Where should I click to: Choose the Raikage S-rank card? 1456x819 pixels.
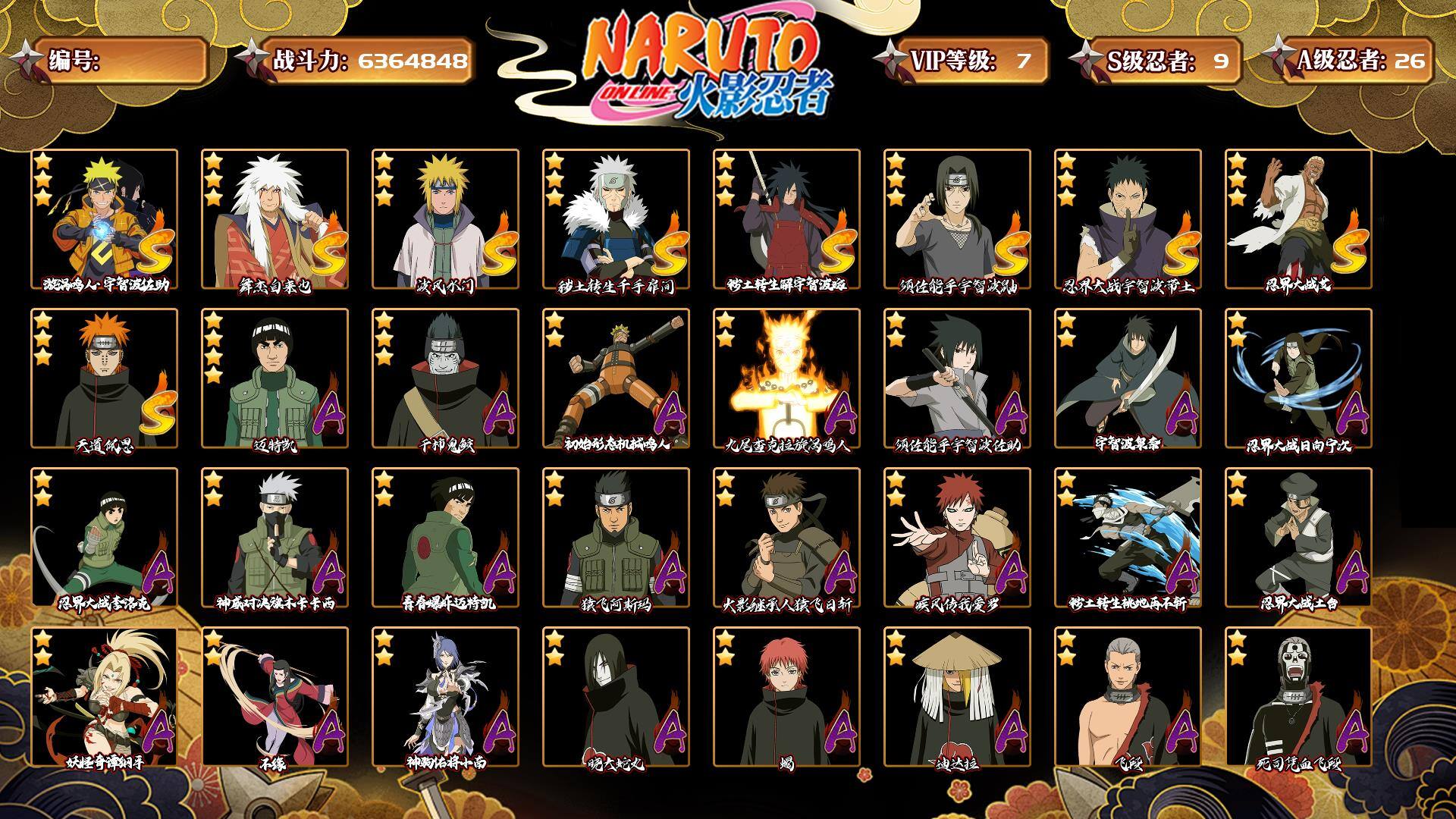click(x=1298, y=219)
